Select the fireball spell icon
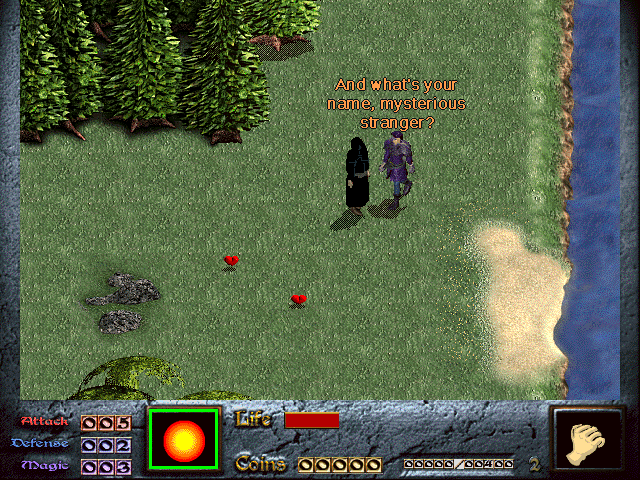The width and height of the screenshot is (640, 480). [183, 439]
